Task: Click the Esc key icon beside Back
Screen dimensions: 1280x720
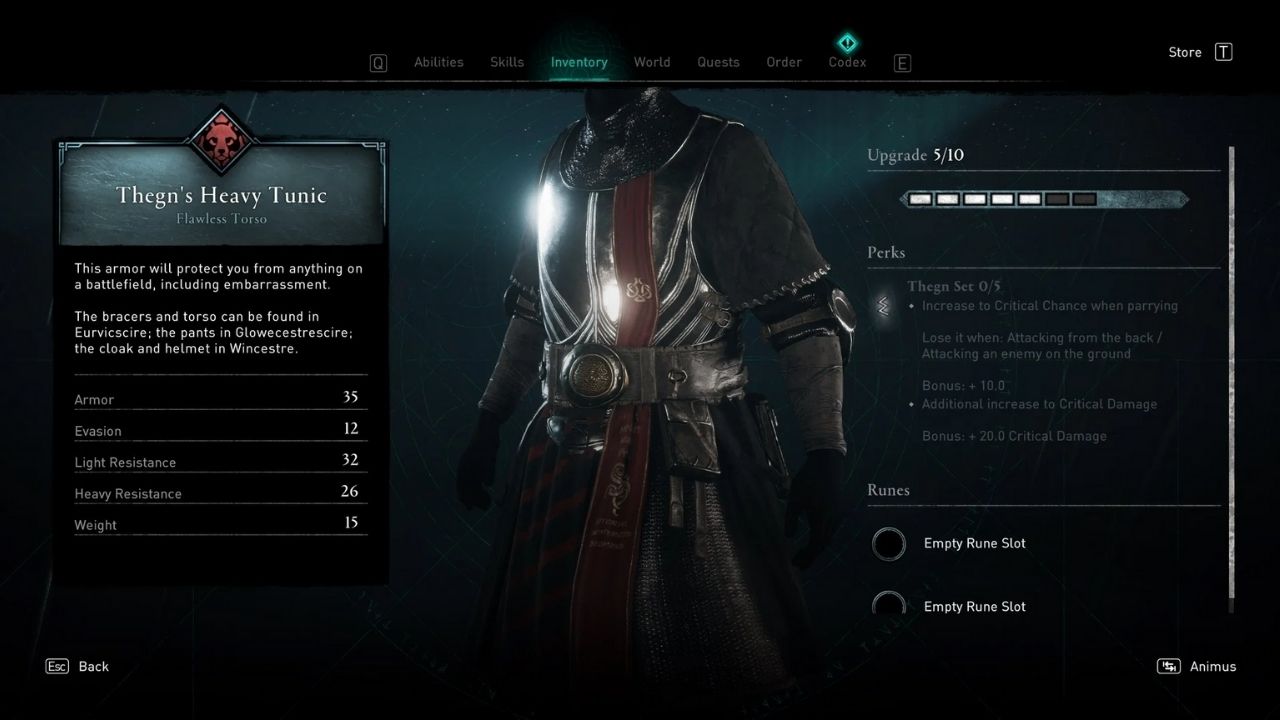Action: tap(57, 666)
